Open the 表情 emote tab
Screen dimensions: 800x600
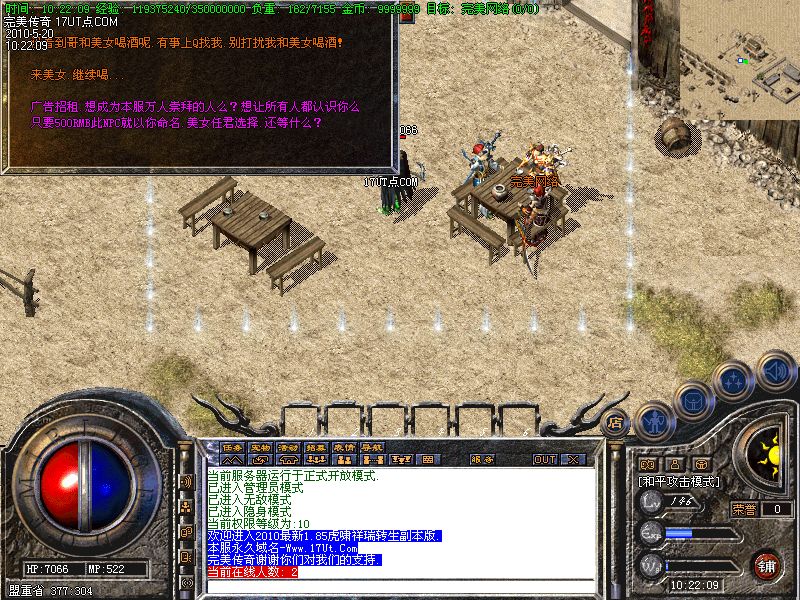click(345, 446)
